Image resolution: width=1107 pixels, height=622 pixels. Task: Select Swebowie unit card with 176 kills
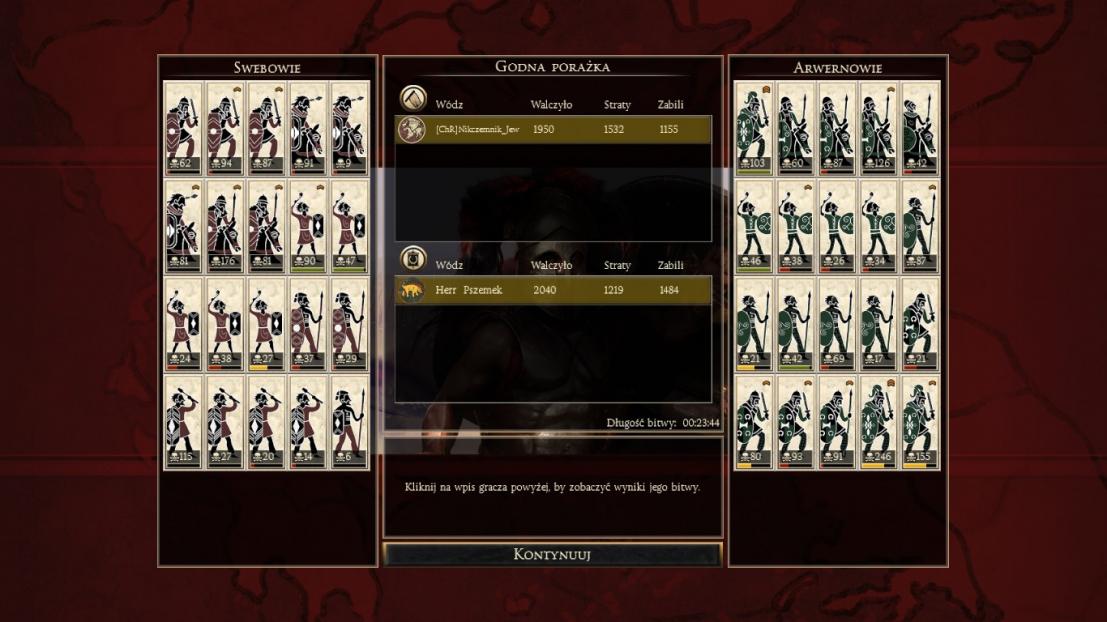226,226
